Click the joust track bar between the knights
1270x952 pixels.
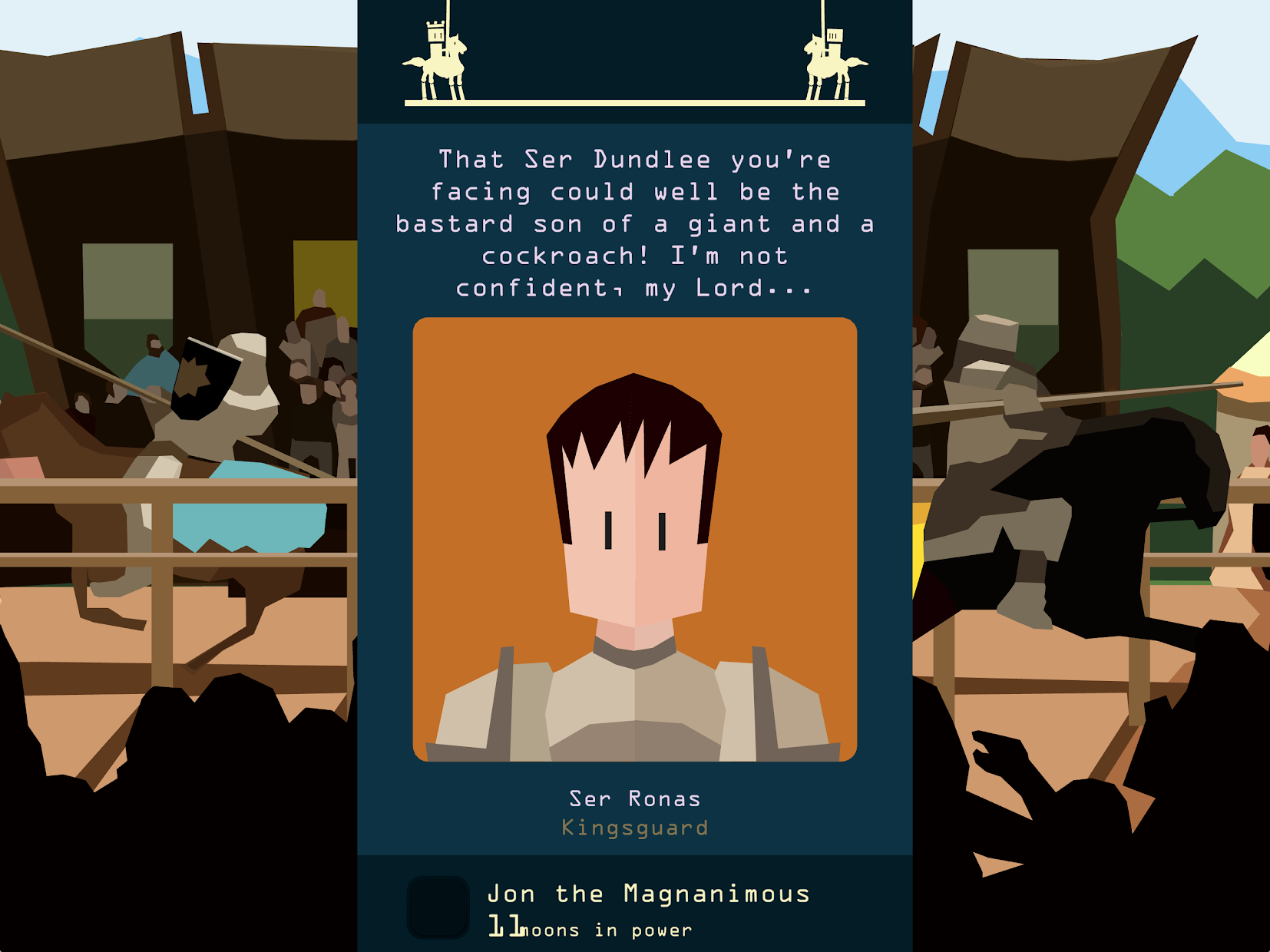click(633, 102)
